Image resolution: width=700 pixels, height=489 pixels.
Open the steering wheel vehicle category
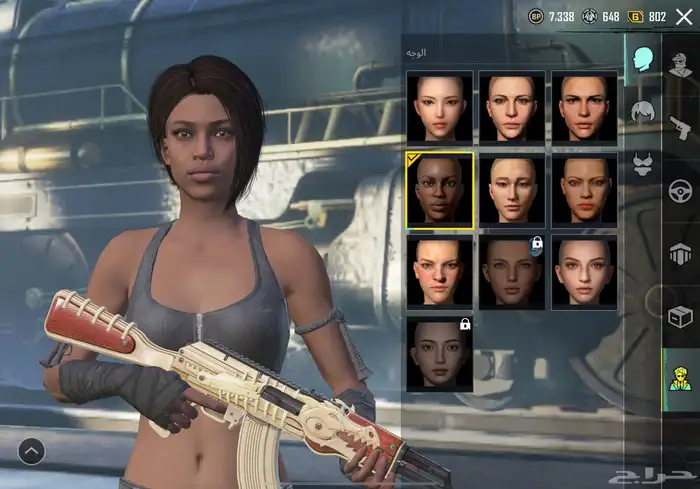(681, 190)
